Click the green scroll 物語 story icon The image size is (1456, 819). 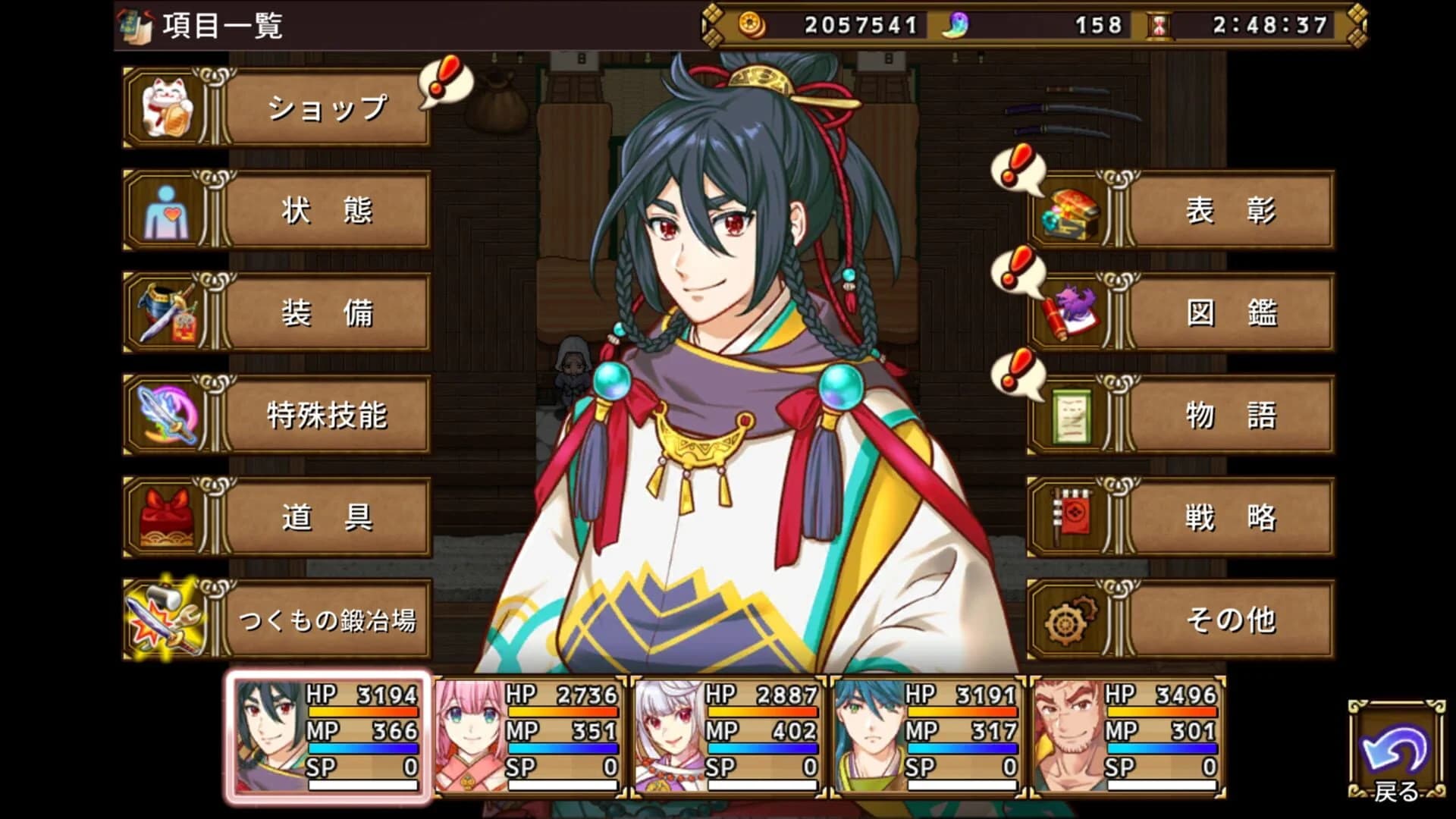coord(1069,416)
